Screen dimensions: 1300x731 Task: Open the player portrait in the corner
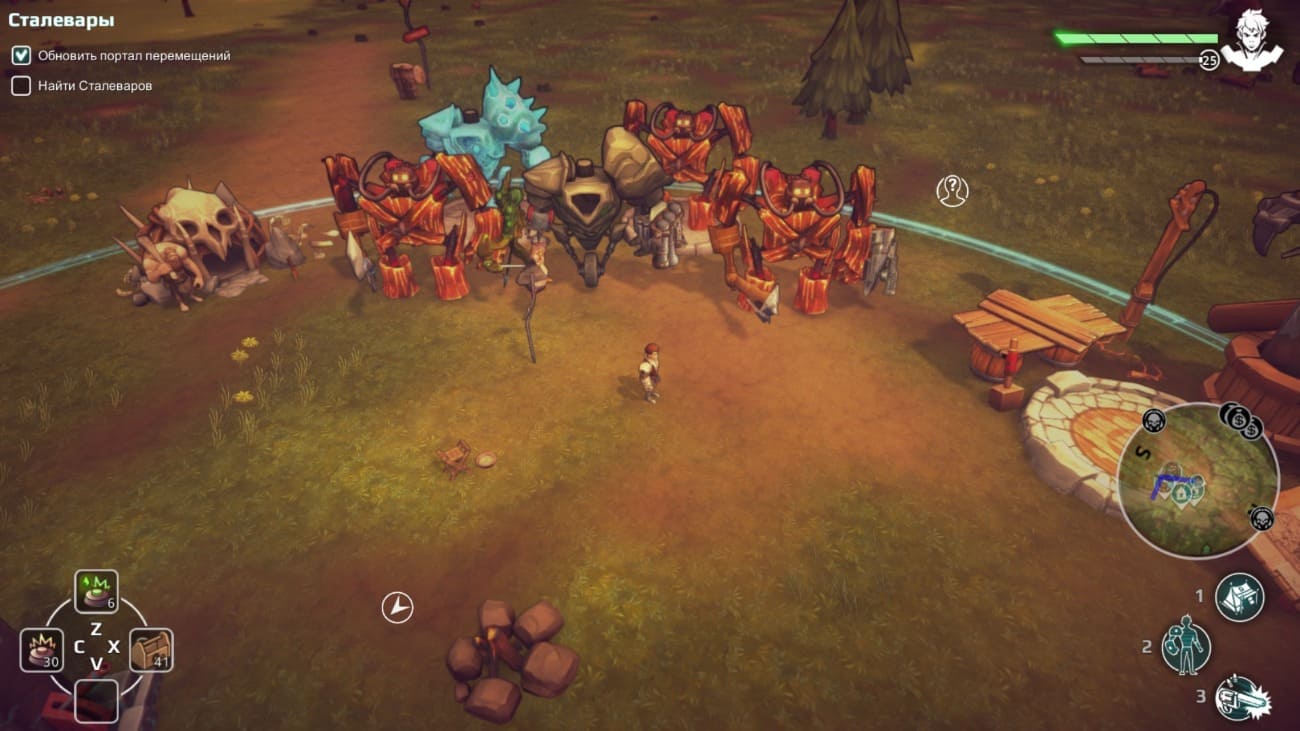(x=1251, y=40)
